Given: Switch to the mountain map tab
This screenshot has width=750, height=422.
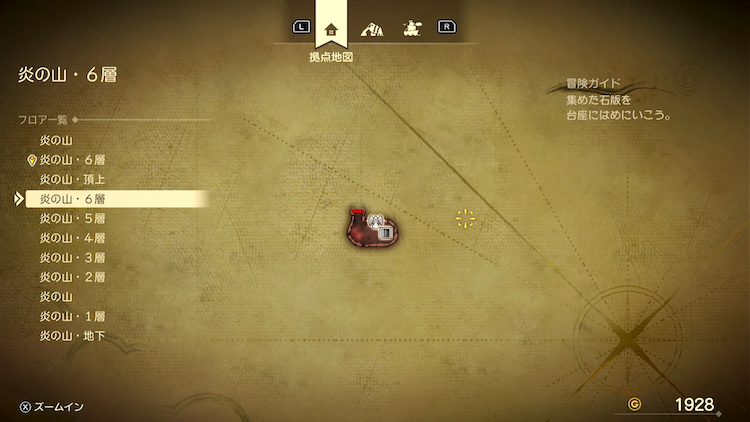Looking at the screenshot, I should 371,28.
